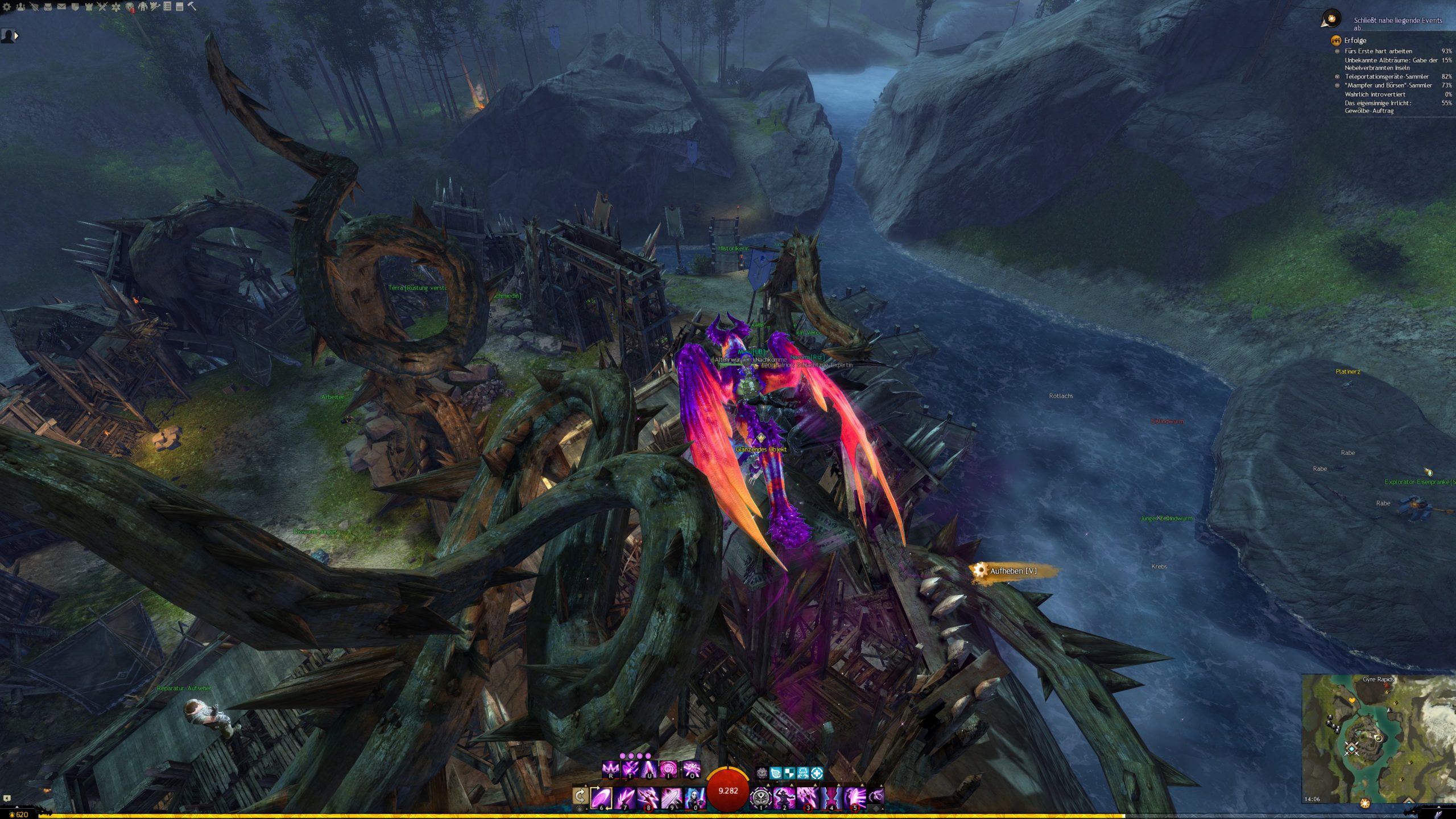Trigger the spiral profession skill bound to I

pos(668,770)
